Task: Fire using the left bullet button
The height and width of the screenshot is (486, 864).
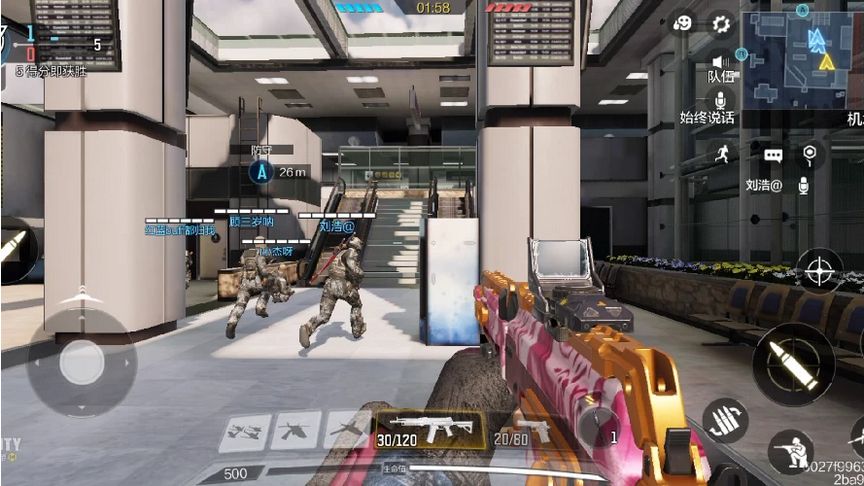Action: [12, 247]
